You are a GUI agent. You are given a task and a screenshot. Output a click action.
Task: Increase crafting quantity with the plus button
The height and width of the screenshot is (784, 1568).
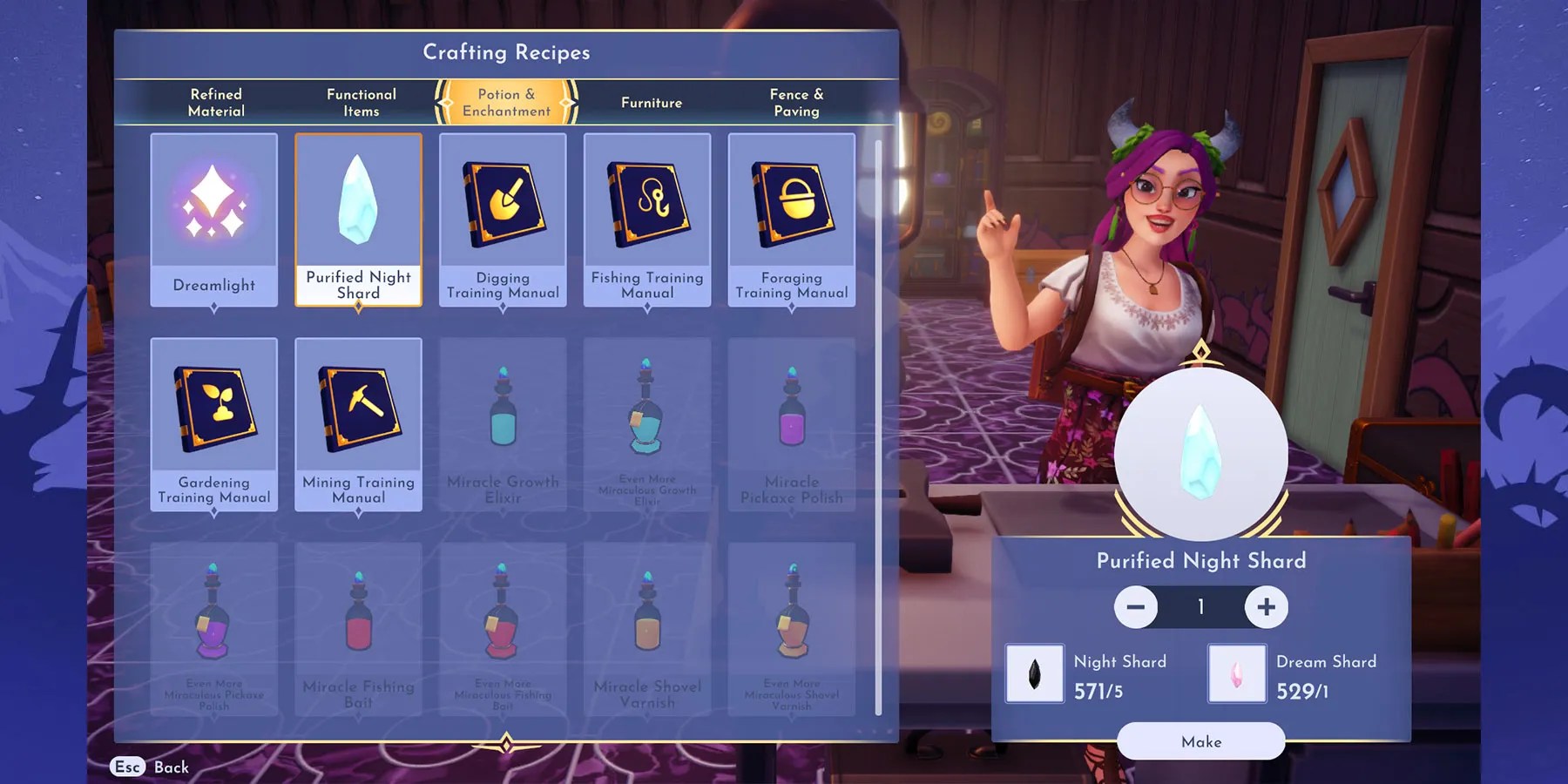coord(1266,606)
